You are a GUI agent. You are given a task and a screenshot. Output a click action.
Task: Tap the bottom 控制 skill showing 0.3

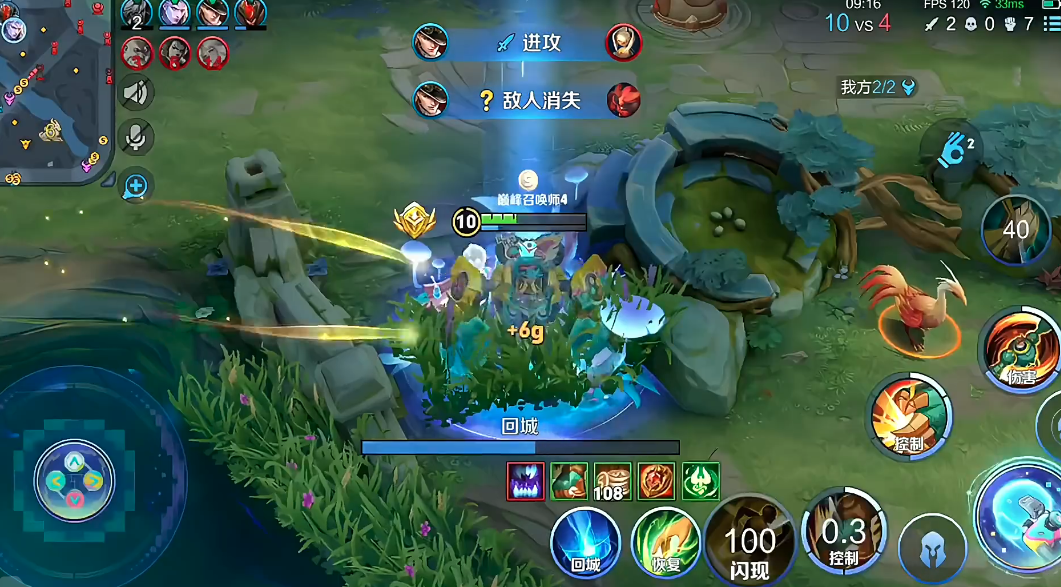844,536
